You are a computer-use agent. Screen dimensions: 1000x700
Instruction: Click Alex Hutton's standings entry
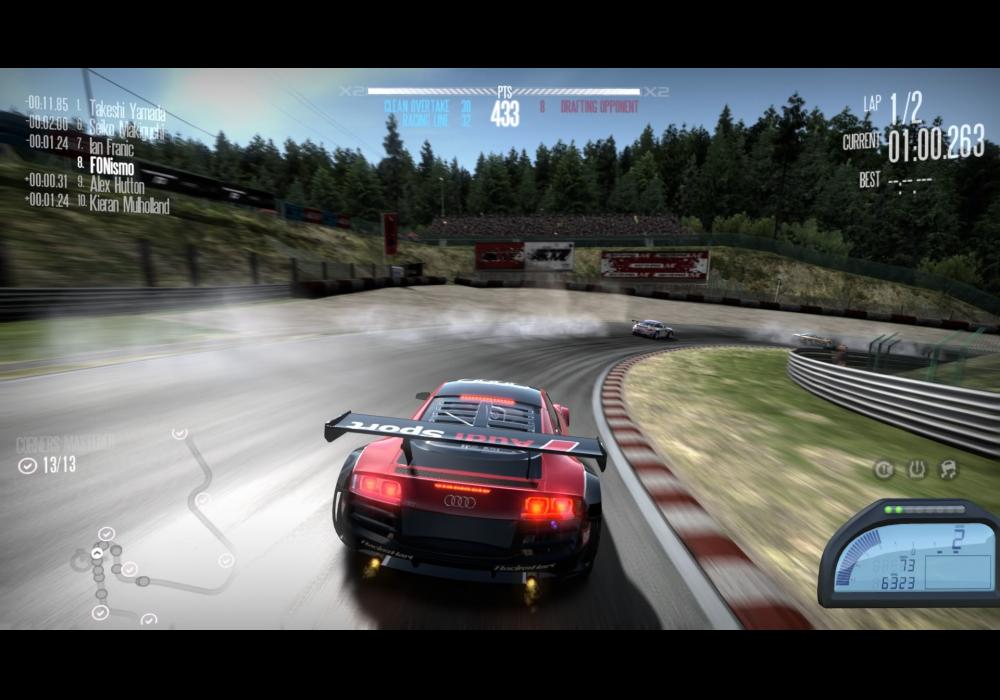click(116, 185)
